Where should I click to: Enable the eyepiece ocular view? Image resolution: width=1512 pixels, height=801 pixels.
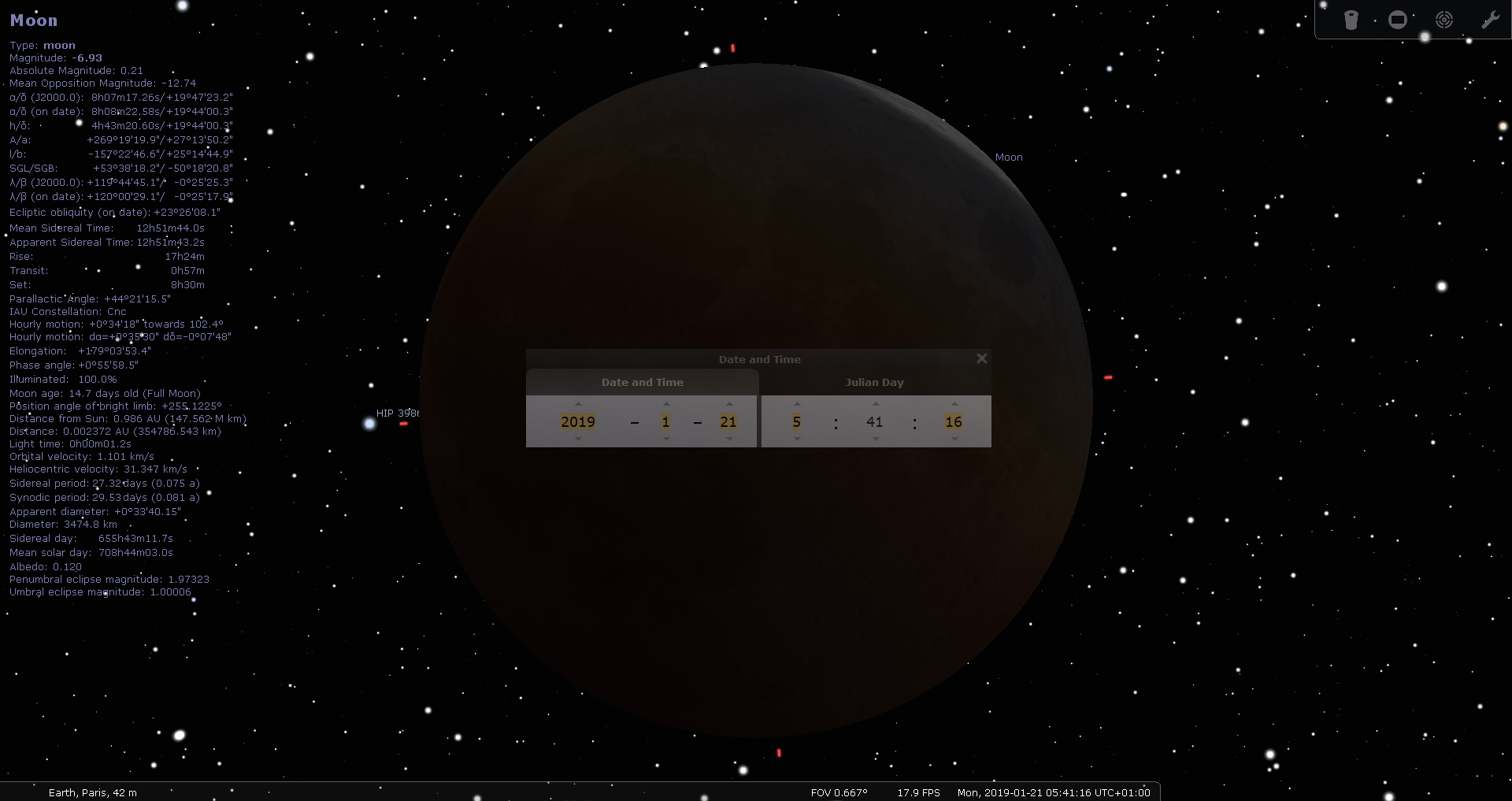click(1351, 19)
